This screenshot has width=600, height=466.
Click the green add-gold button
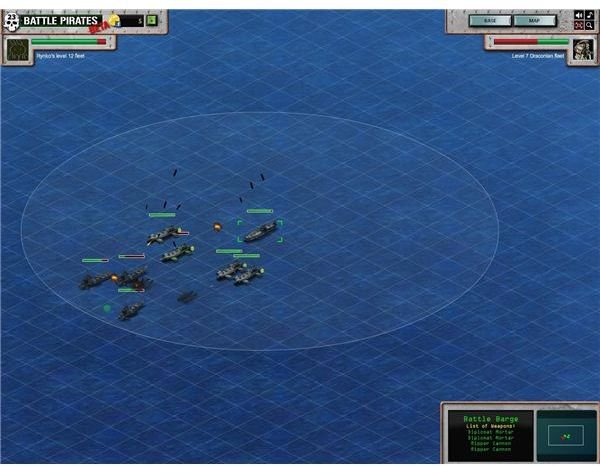pyautogui.click(x=151, y=20)
